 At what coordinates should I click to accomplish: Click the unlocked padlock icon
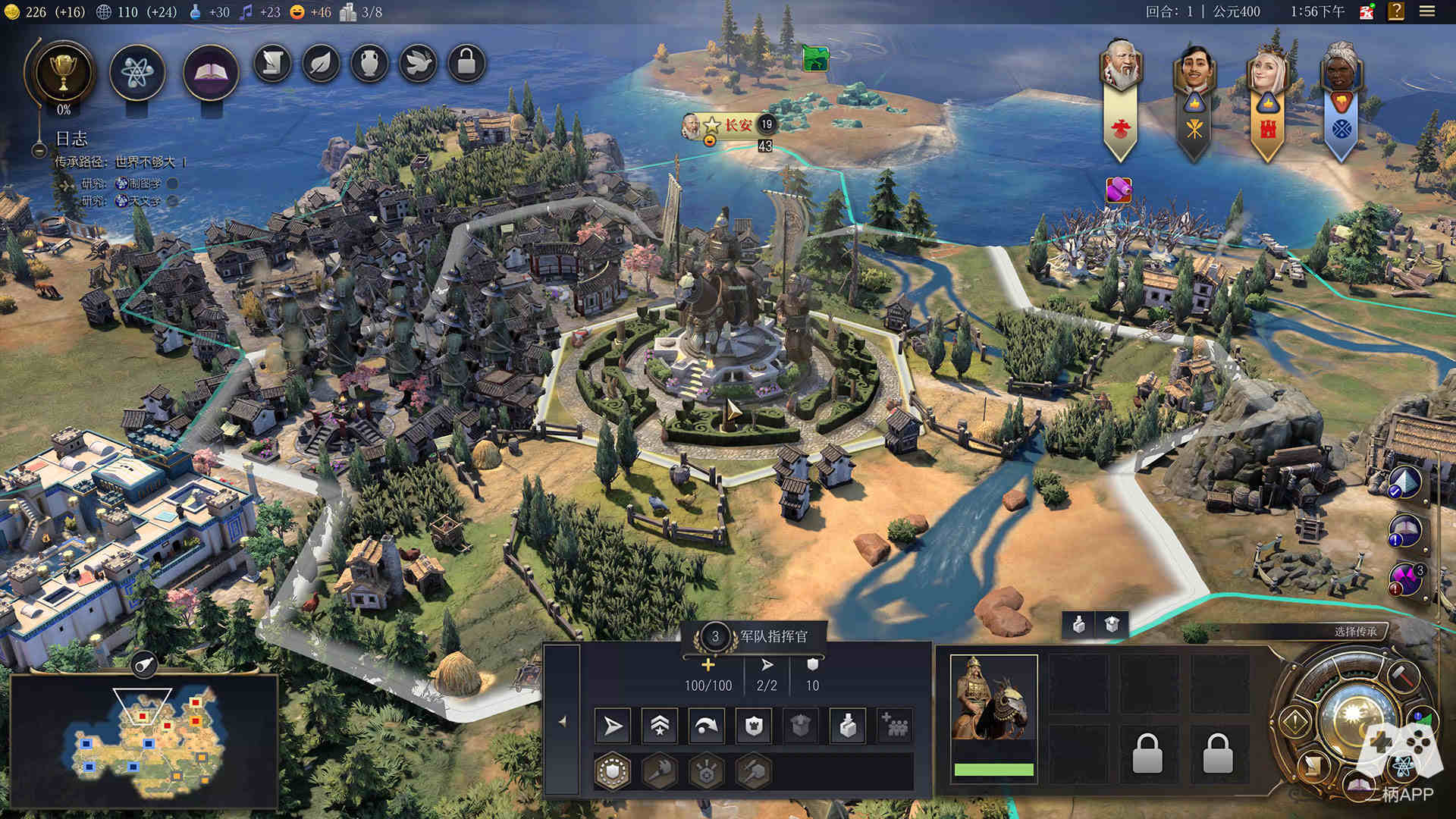pos(466,64)
